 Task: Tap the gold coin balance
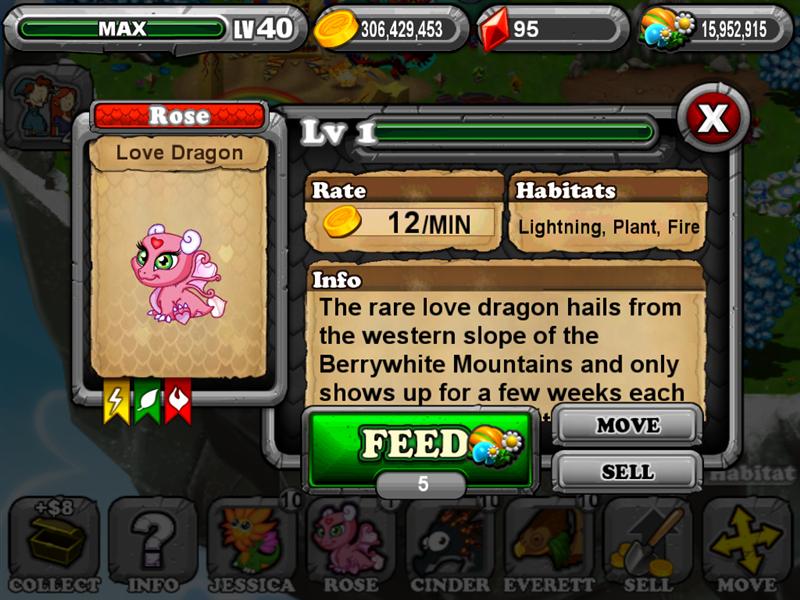(390, 29)
